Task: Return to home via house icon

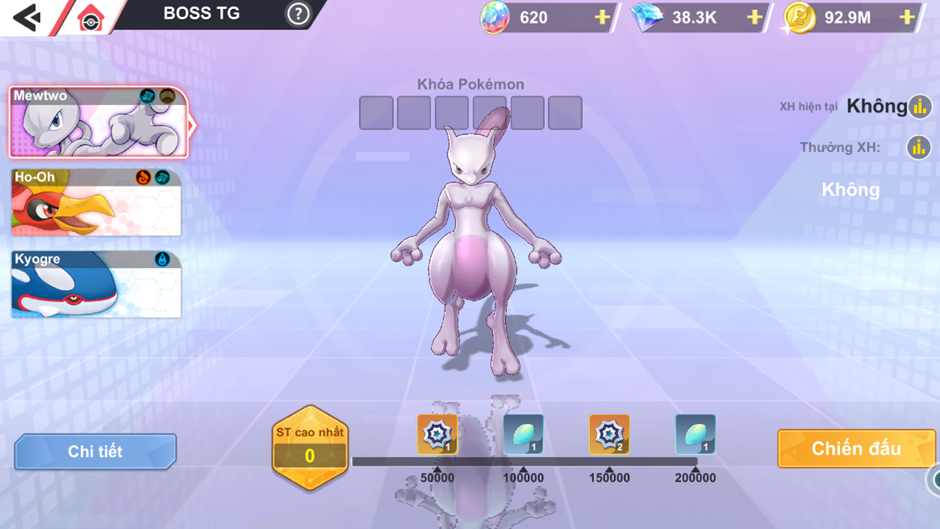Action: (x=90, y=18)
